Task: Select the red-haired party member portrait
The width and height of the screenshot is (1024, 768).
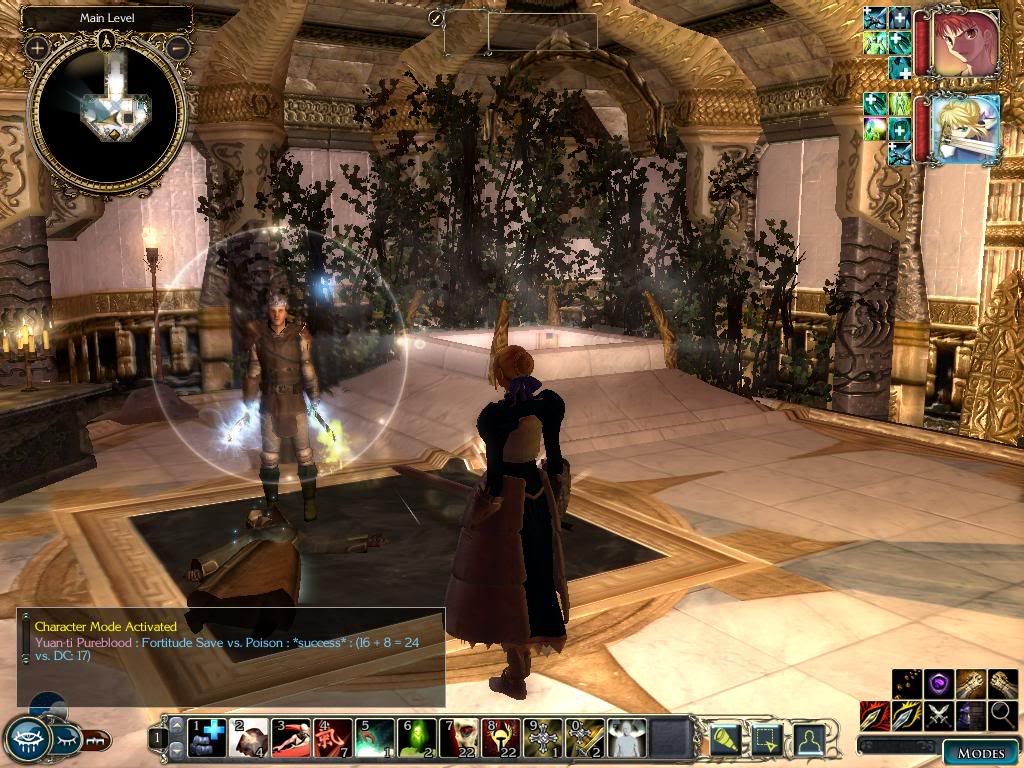Action: [968, 44]
